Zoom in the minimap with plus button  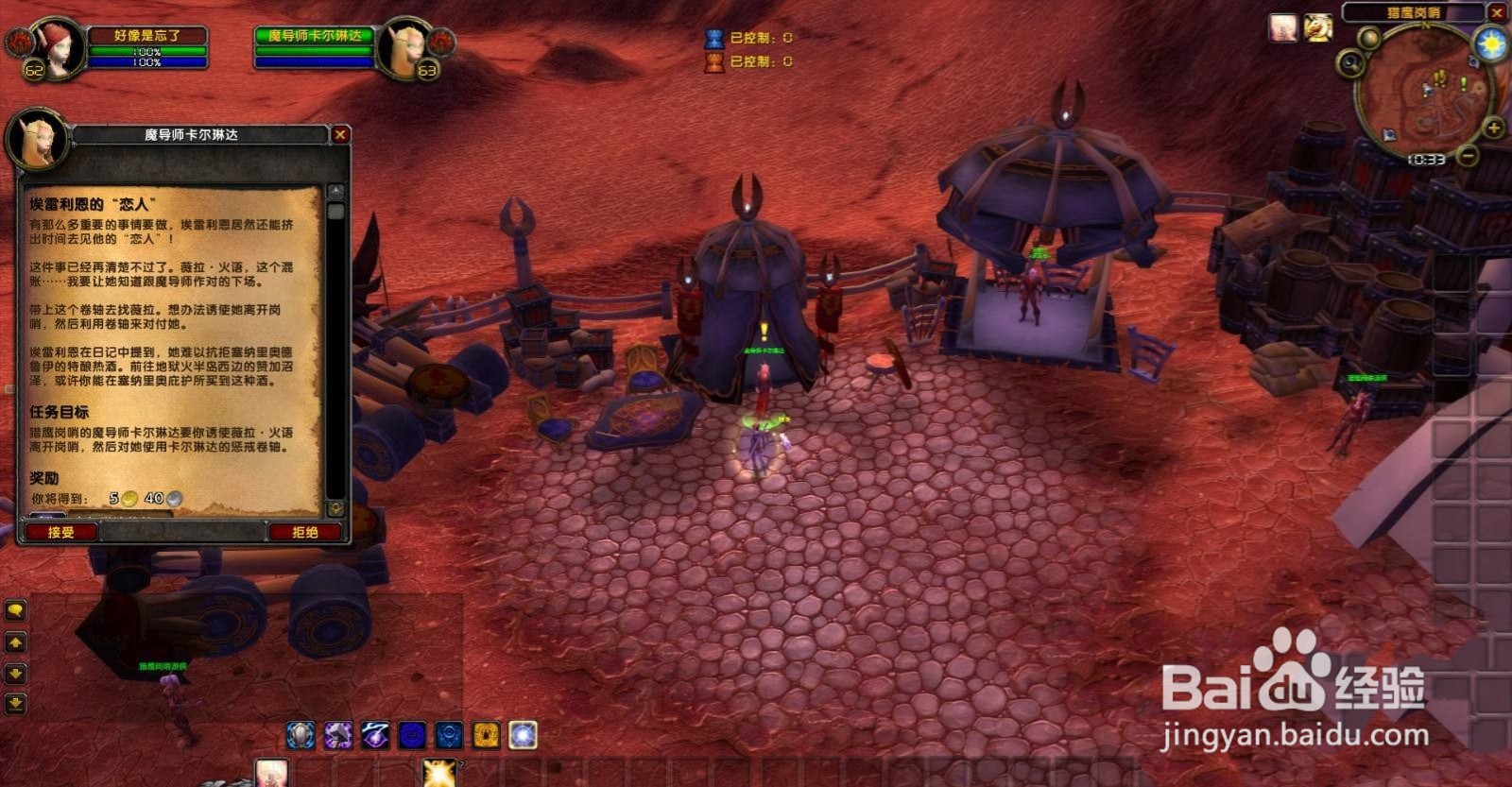[1494, 128]
